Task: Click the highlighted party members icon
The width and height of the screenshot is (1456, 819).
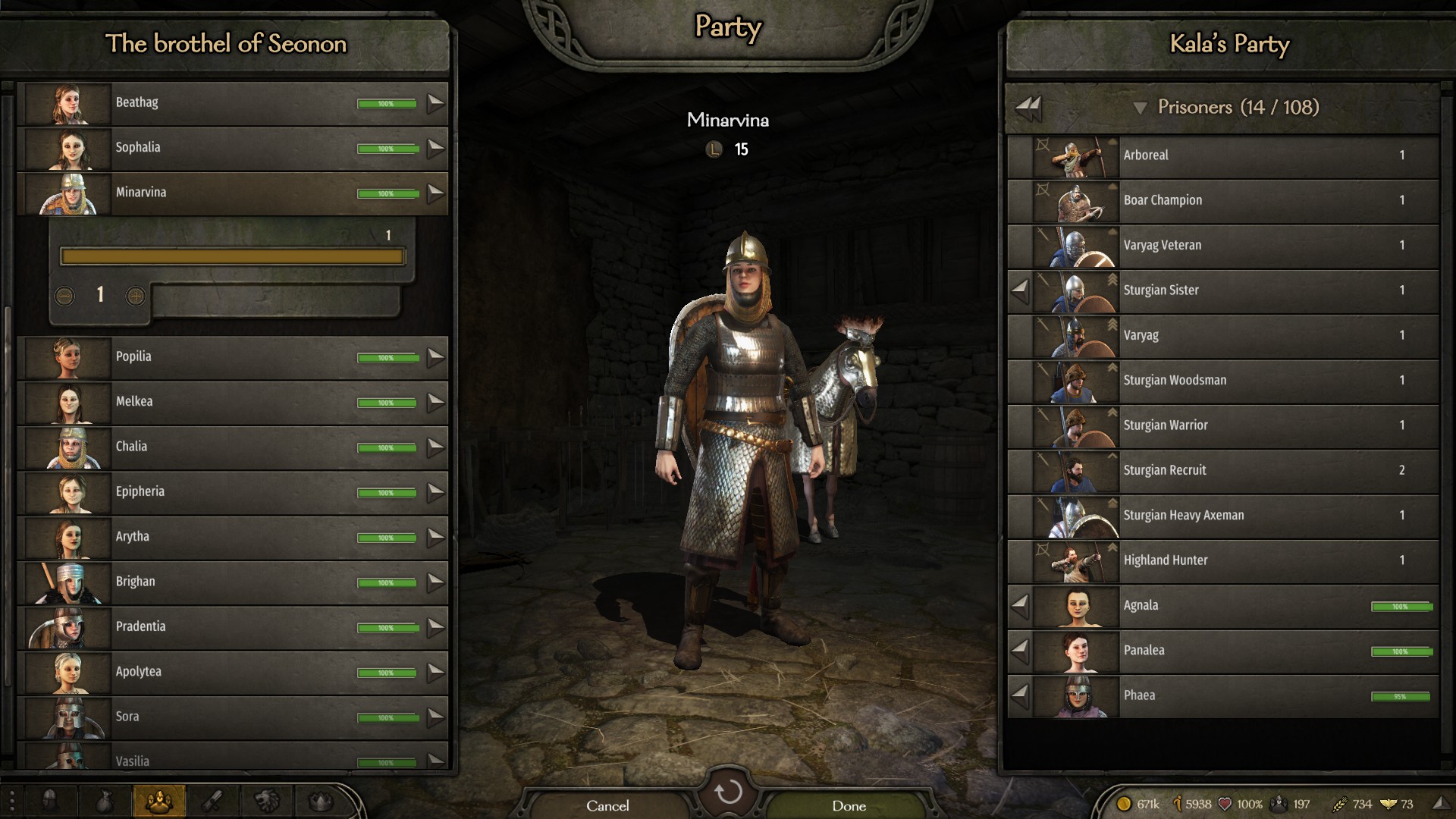Action: coord(159,800)
